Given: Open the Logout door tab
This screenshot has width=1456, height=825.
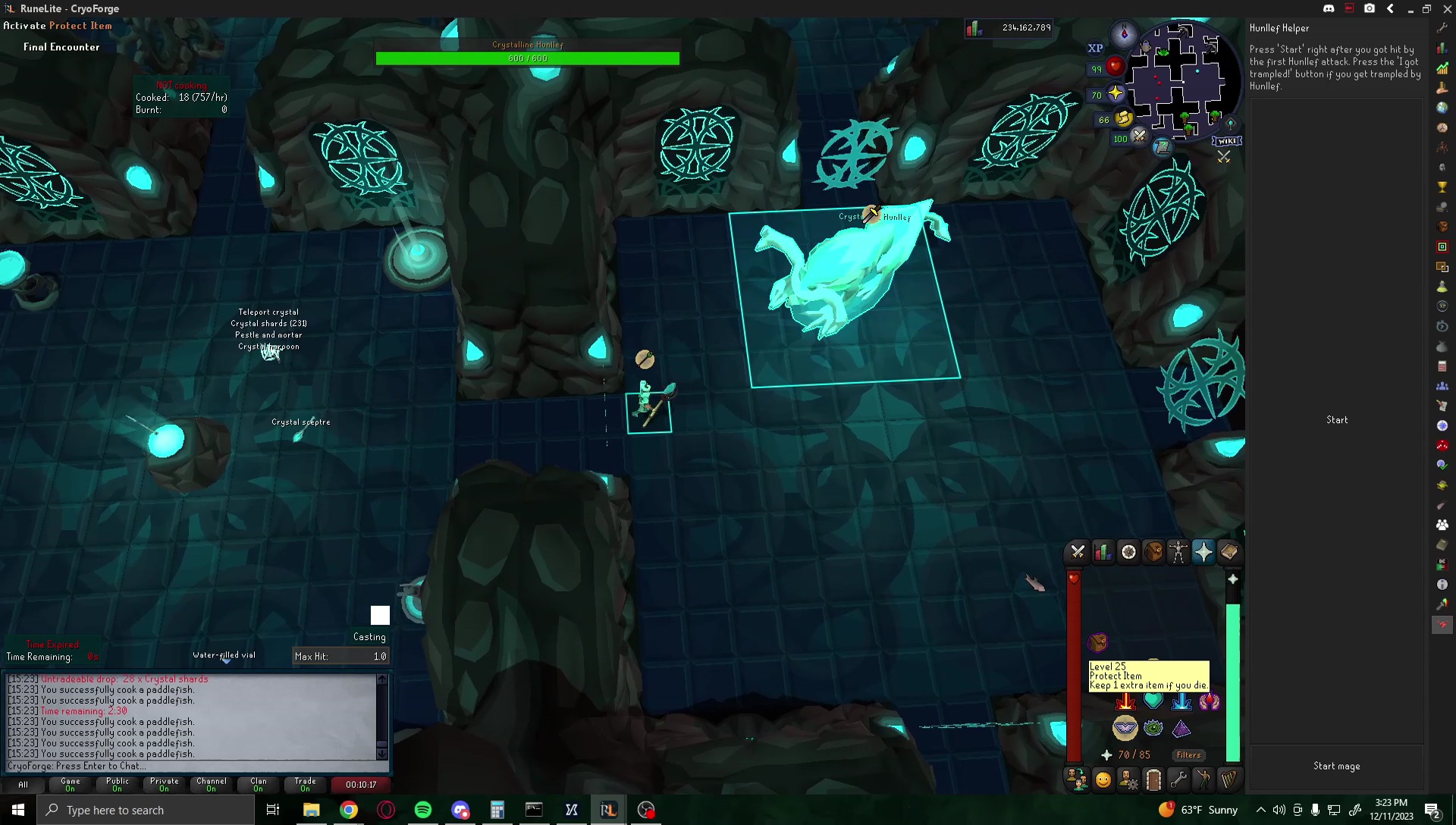Looking at the screenshot, I should (x=1153, y=779).
